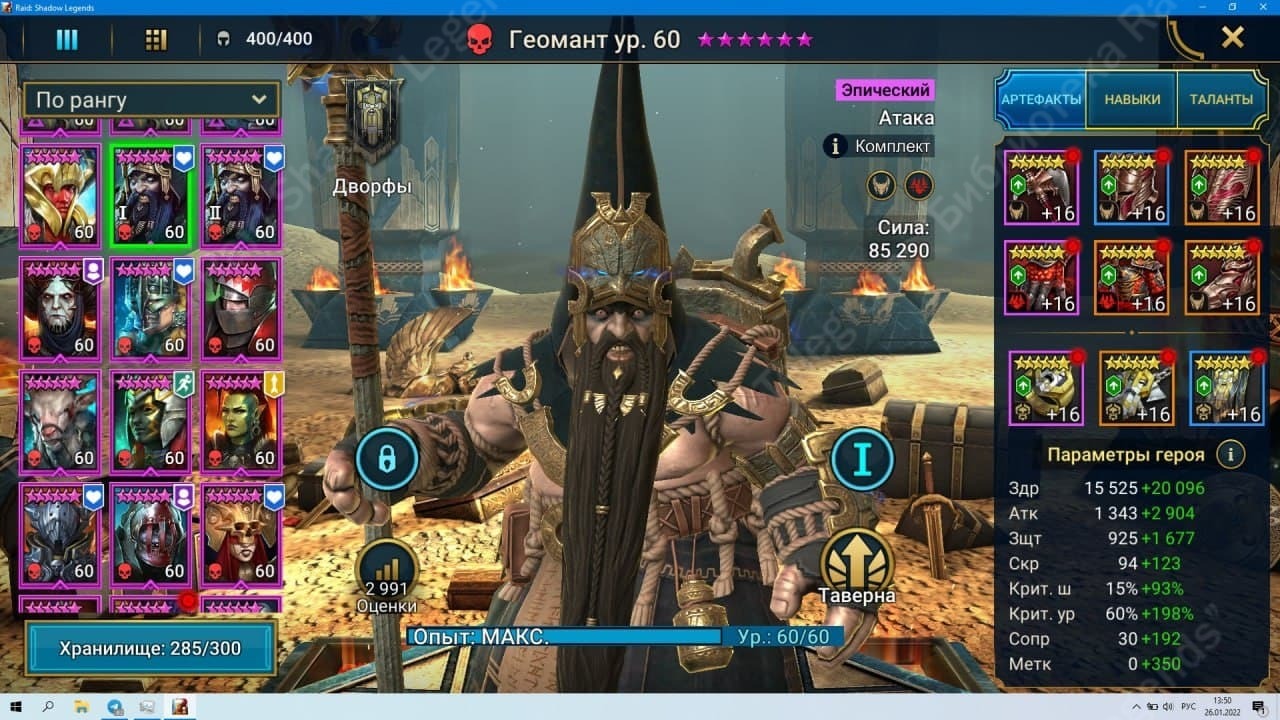The height and width of the screenshot is (720, 1280).
Task: Show the Комплект set info
Action: coord(878,146)
